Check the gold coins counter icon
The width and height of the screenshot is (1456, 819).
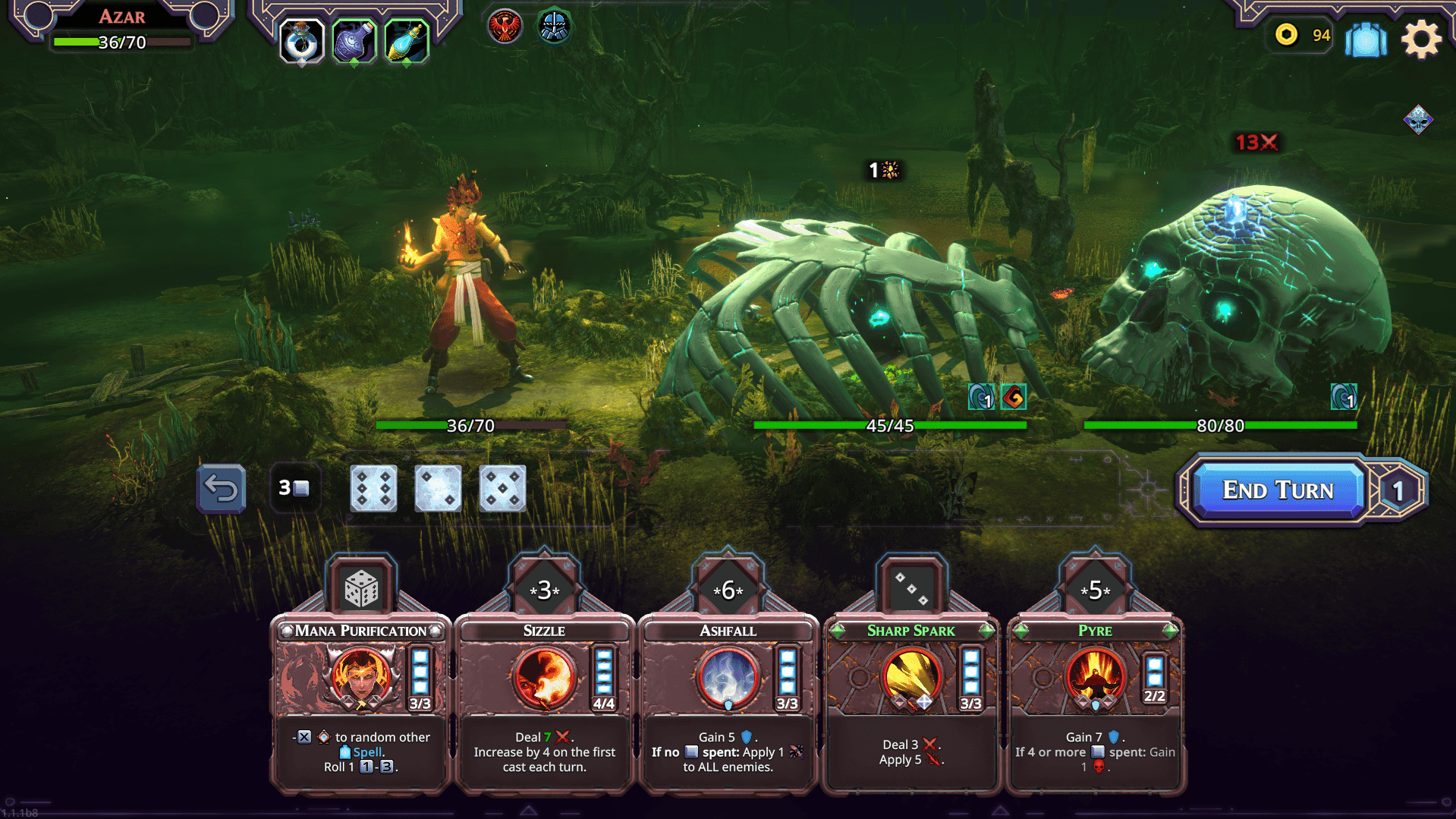1287,36
